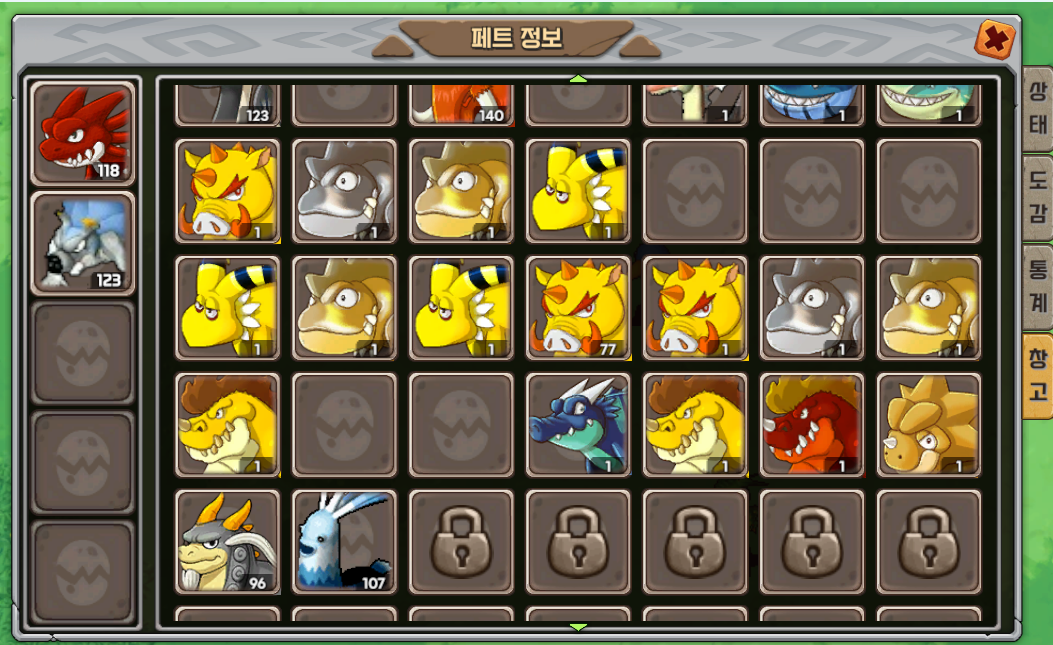Select the tan triceratops pet slot
Screen dimensions: 1053x645
coord(928,425)
